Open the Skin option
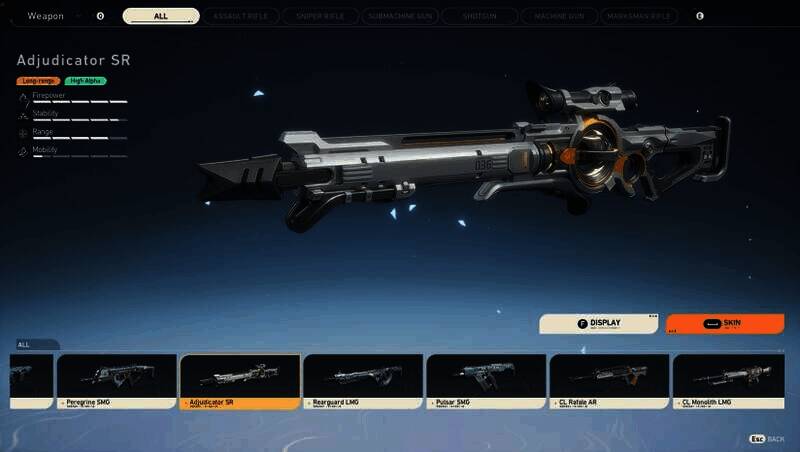This screenshot has width=800, height=452. click(x=725, y=324)
